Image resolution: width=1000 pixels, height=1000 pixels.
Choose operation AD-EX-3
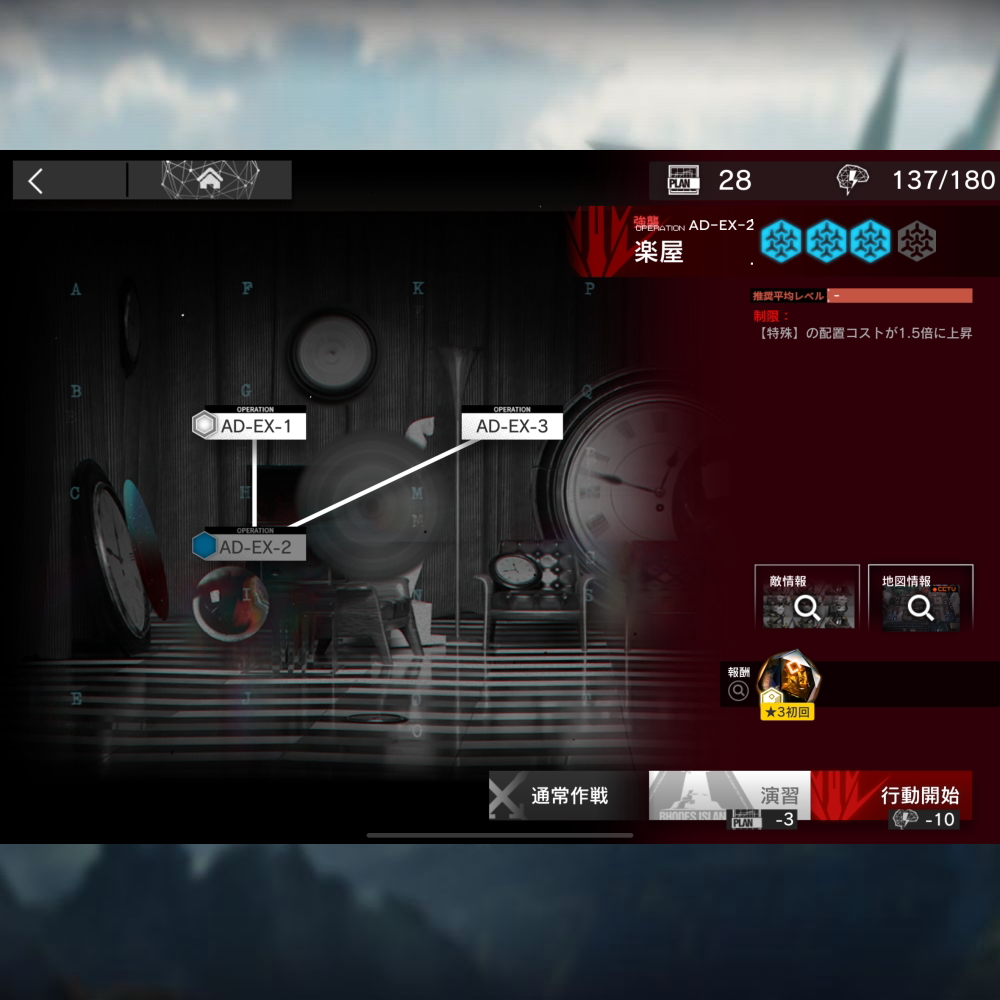(512, 426)
